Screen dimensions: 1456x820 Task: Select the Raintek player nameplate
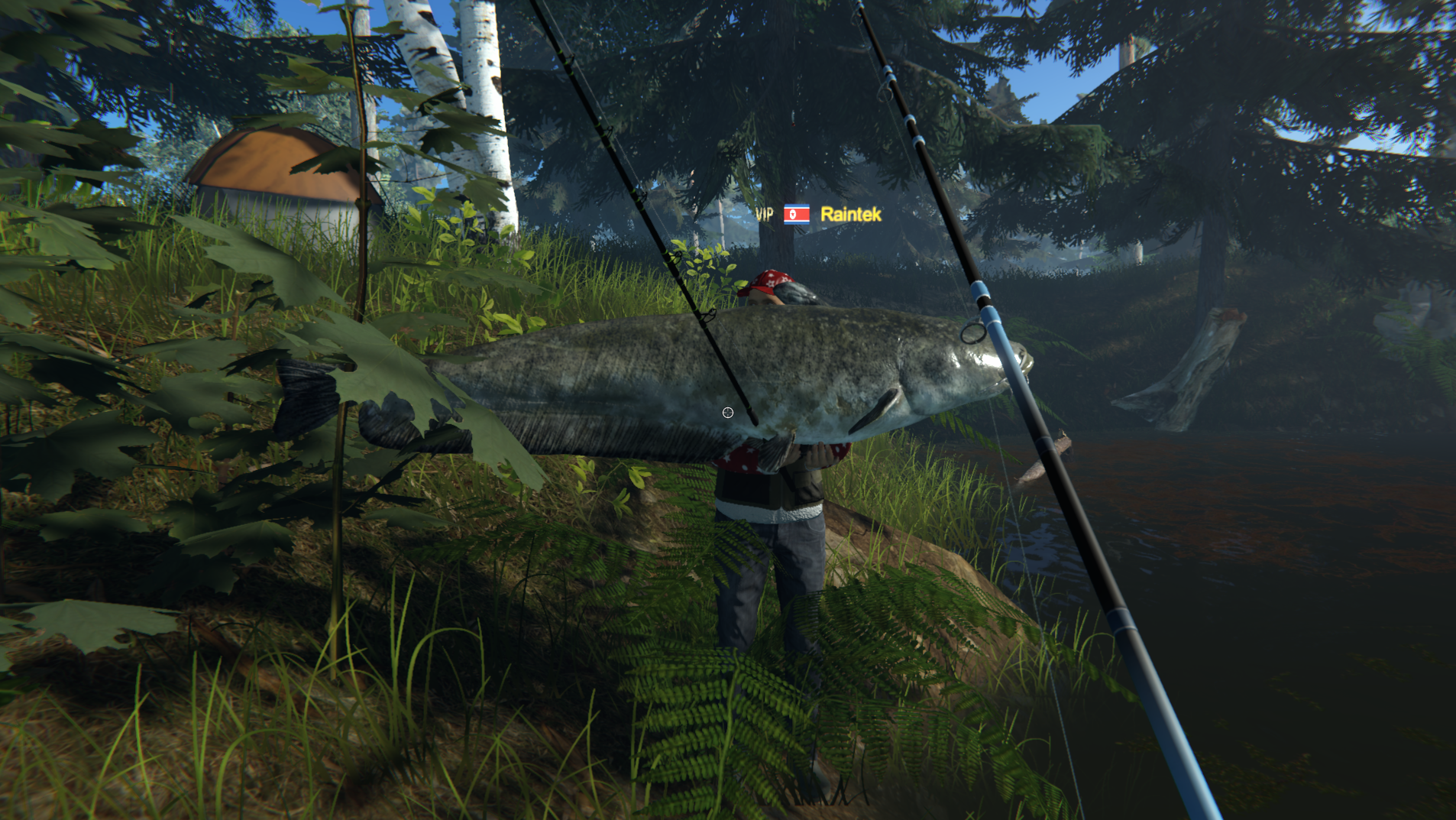850,215
